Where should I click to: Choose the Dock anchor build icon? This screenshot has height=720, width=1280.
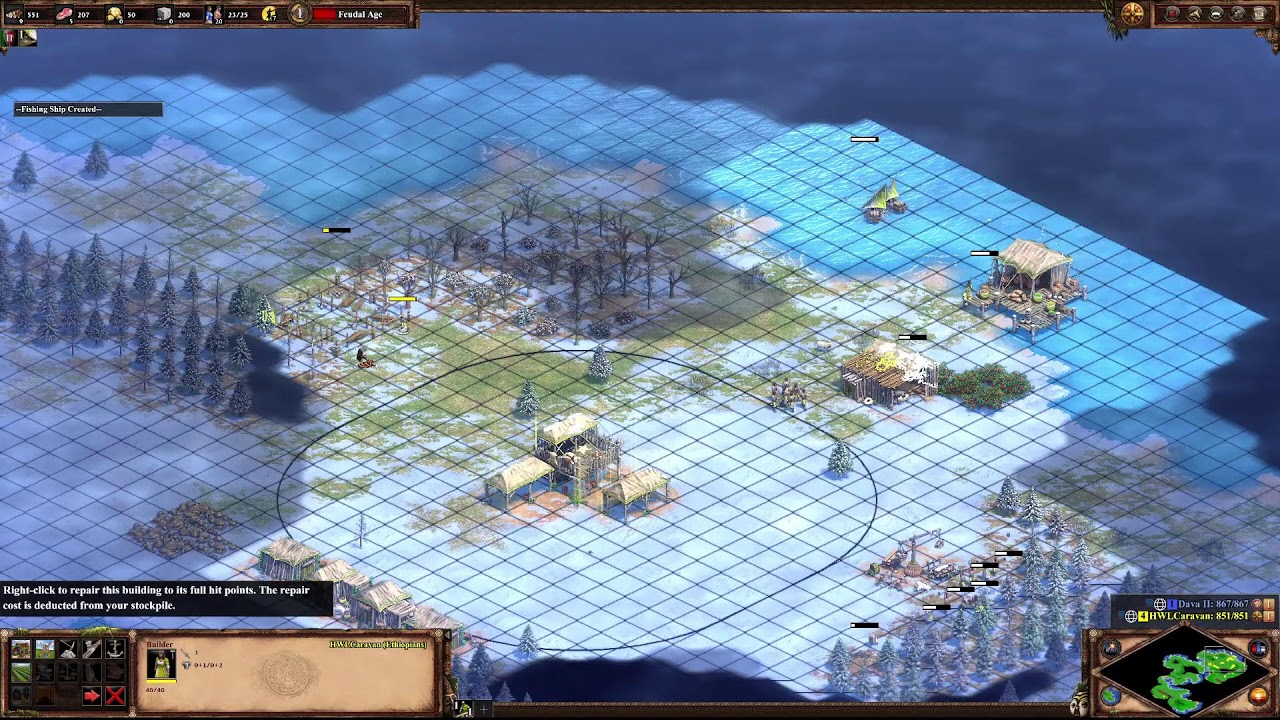point(115,650)
